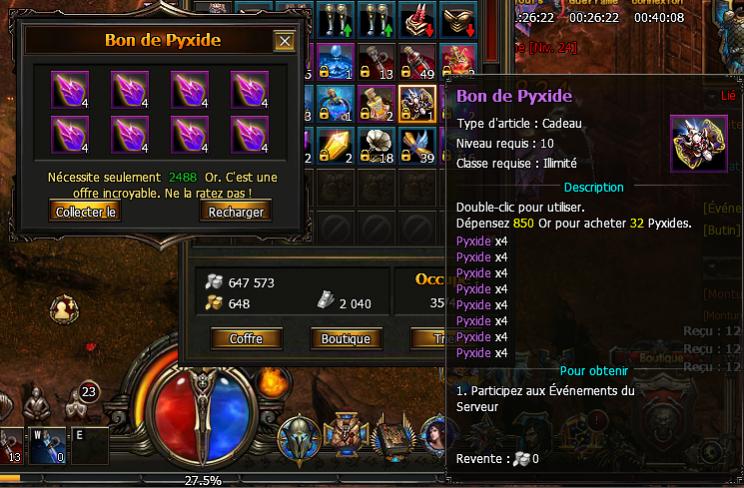
Task: Activate the W hotkey skill slot
Action: point(47,446)
